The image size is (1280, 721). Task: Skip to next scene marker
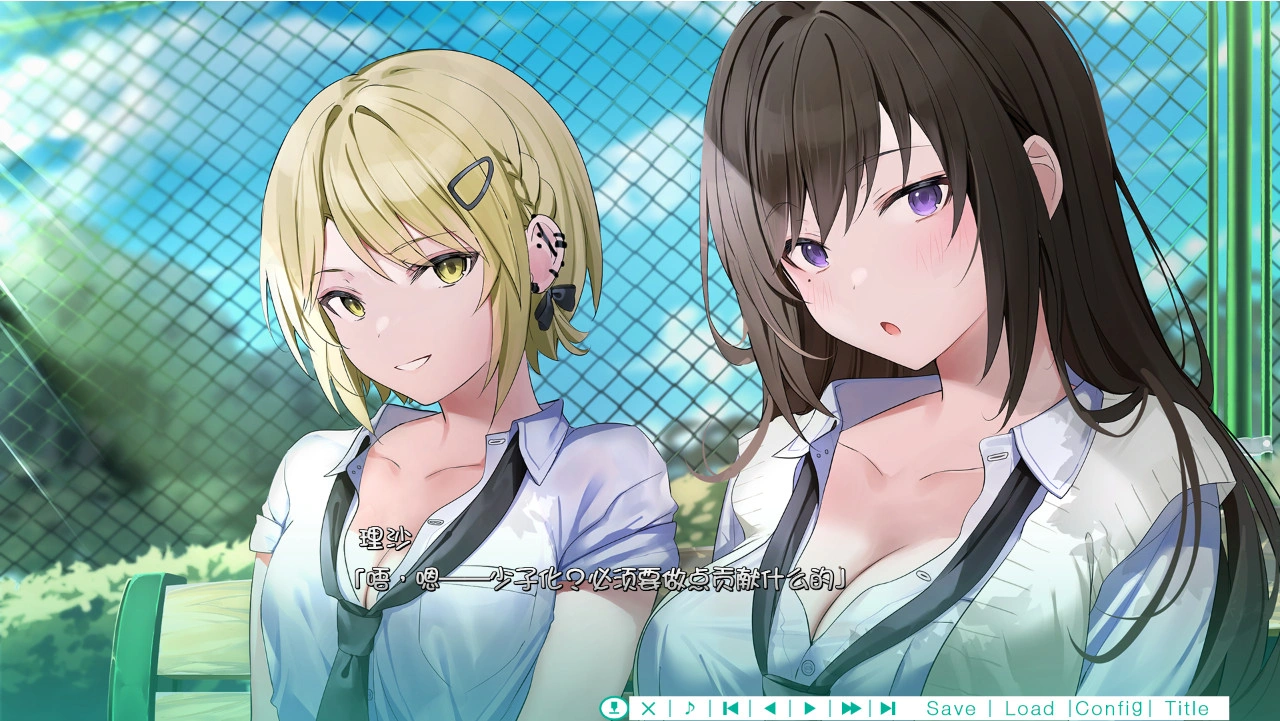(887, 708)
